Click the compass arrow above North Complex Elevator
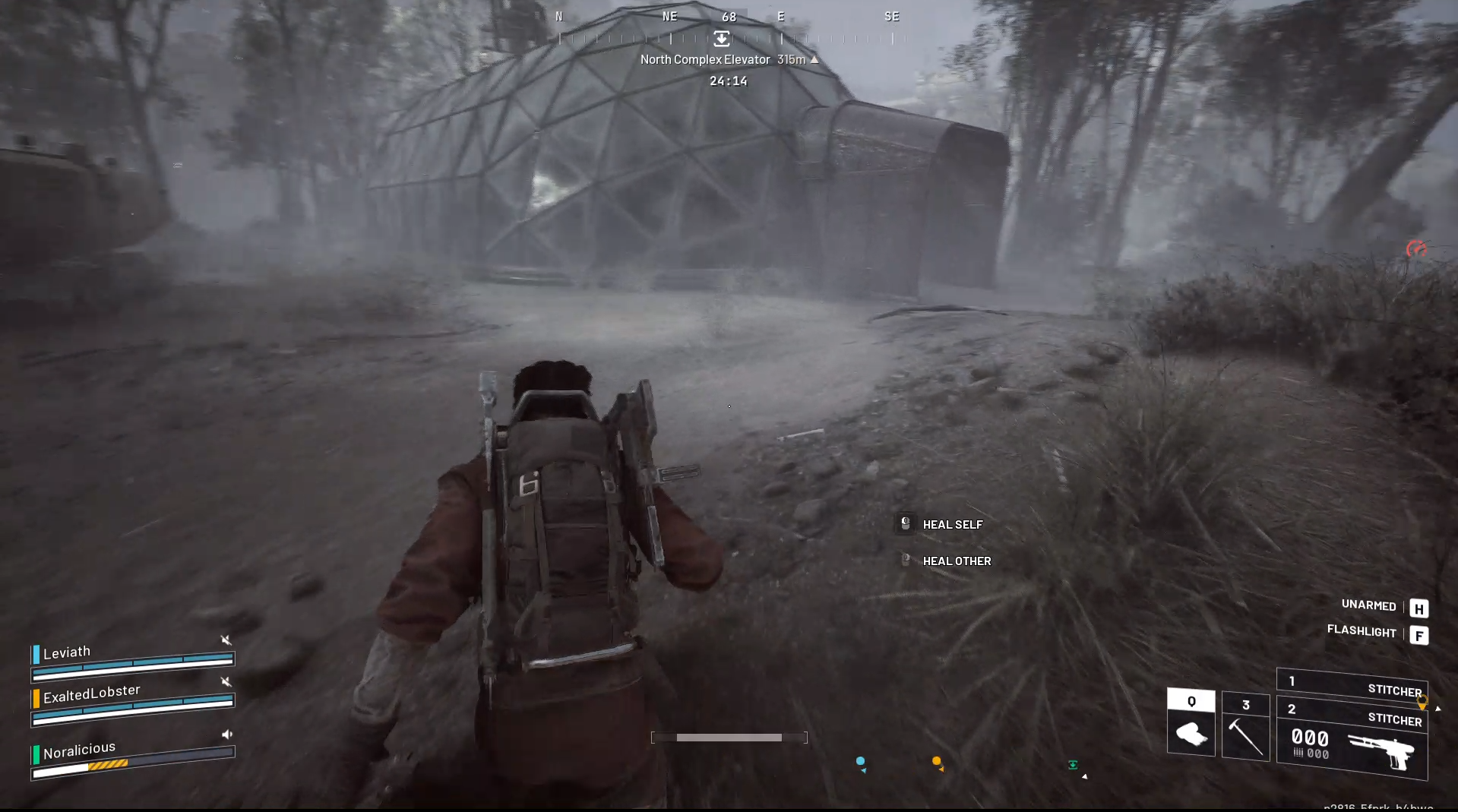Image resolution: width=1458 pixels, height=812 pixels. pyautogui.click(x=814, y=58)
